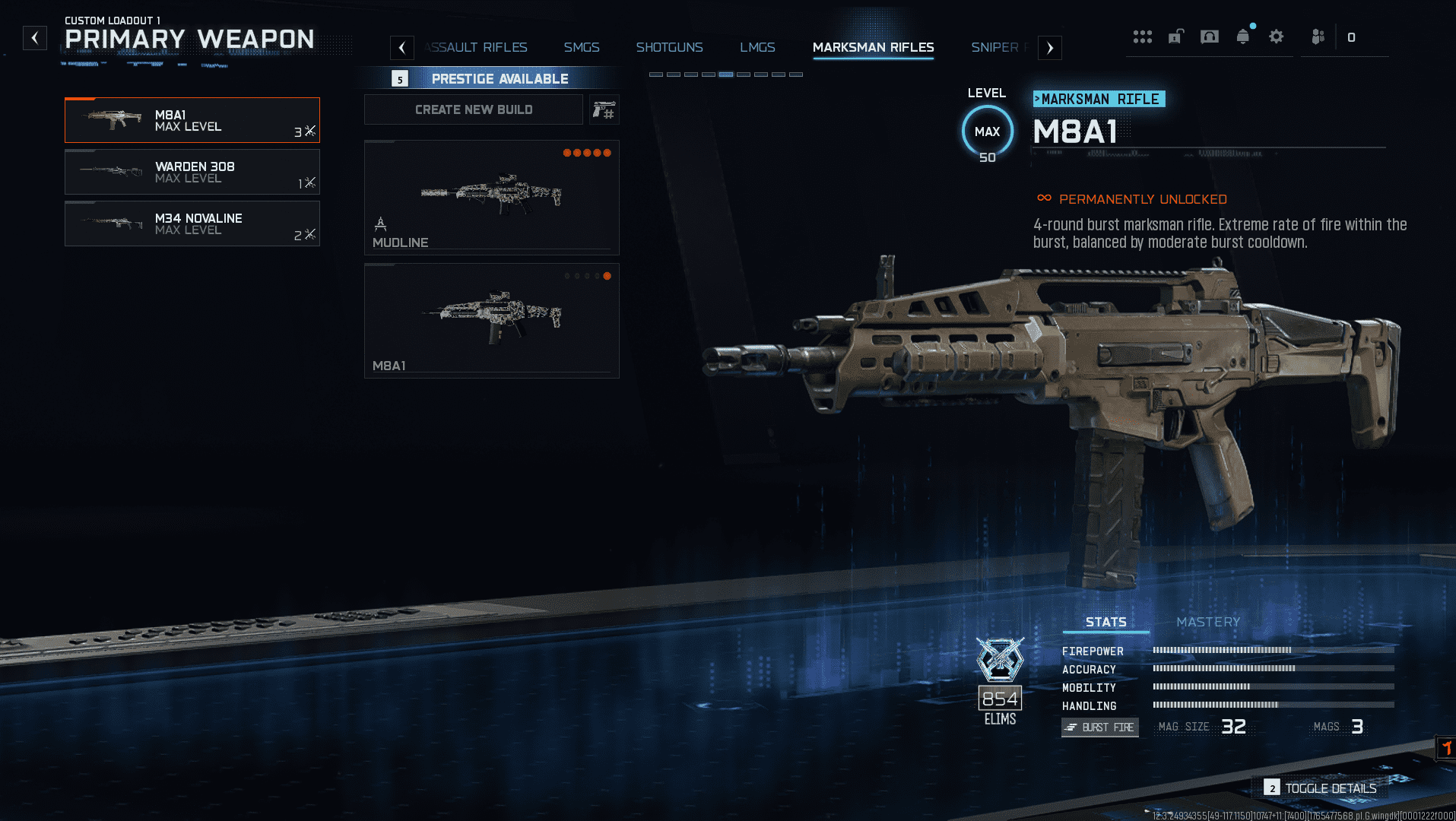Go back from Primary Weapon screen
The image size is (1456, 821).
[35, 38]
